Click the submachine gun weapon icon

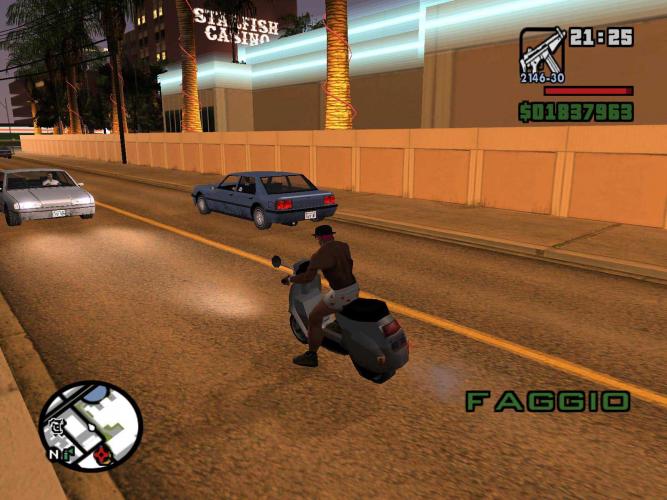(x=542, y=53)
